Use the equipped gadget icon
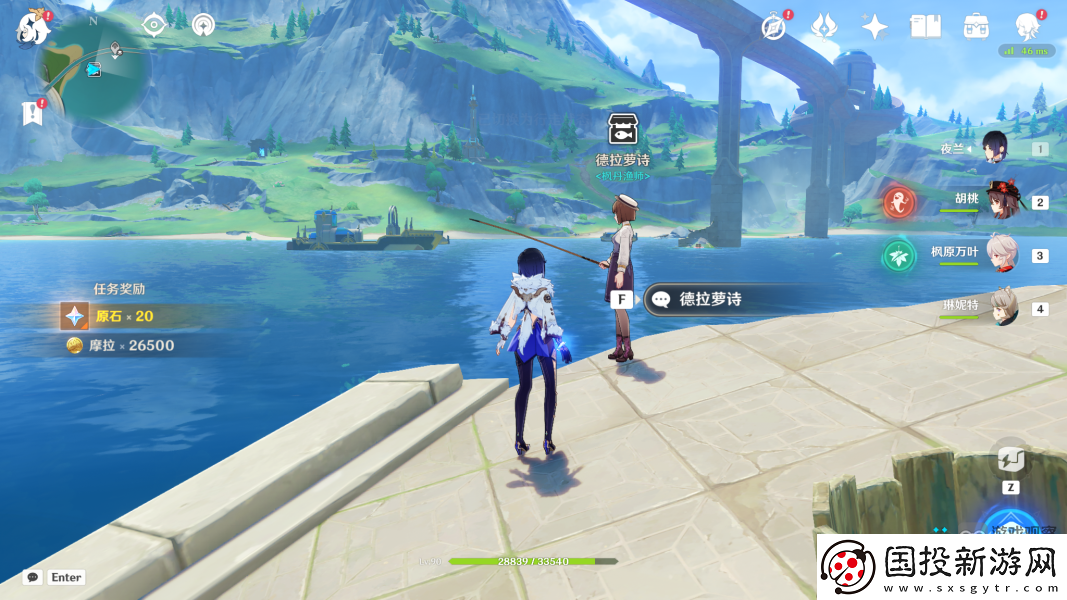This screenshot has height=600, width=1067. click(1010, 461)
